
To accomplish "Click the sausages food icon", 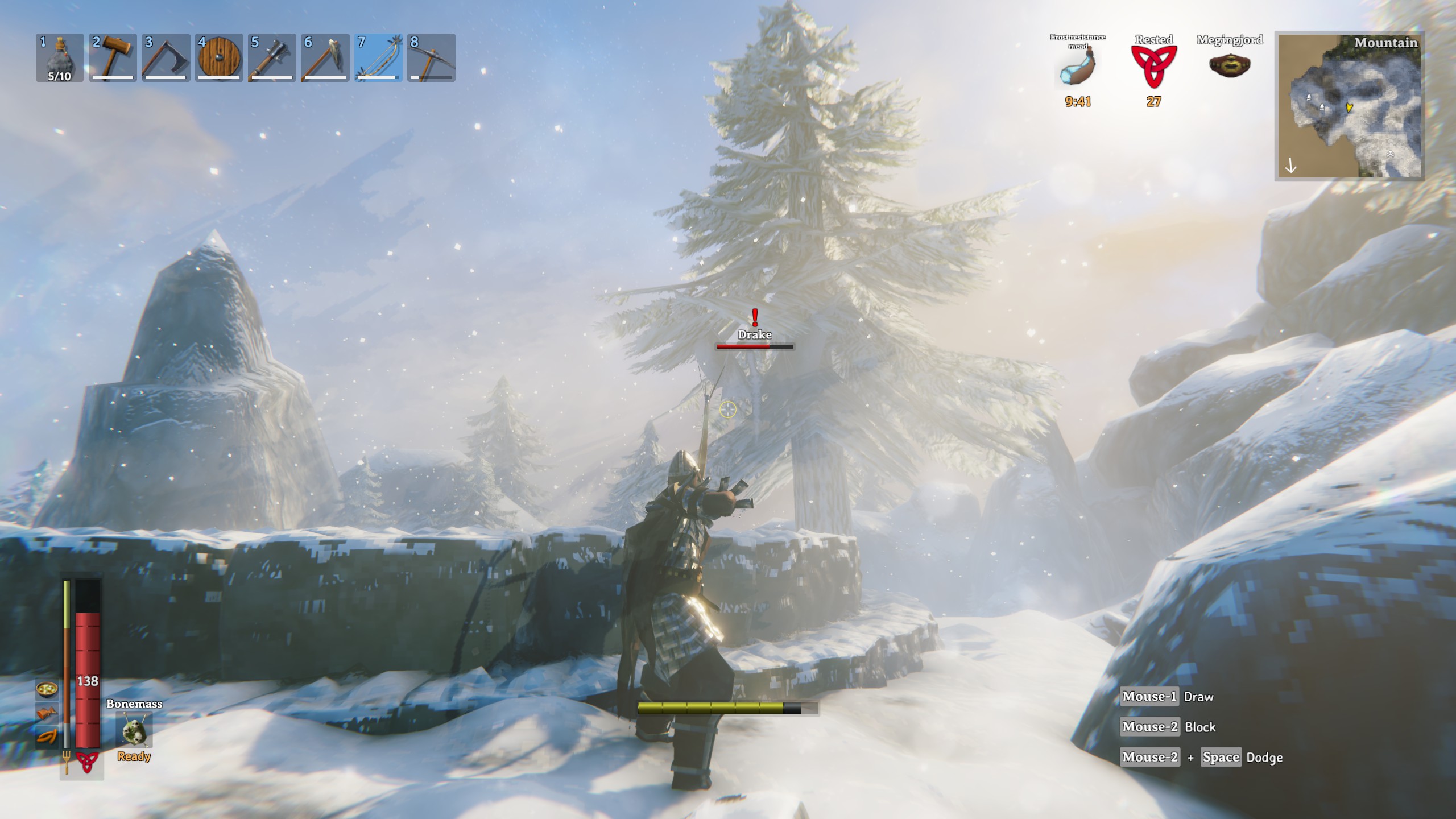I will pyautogui.click(x=47, y=736).
